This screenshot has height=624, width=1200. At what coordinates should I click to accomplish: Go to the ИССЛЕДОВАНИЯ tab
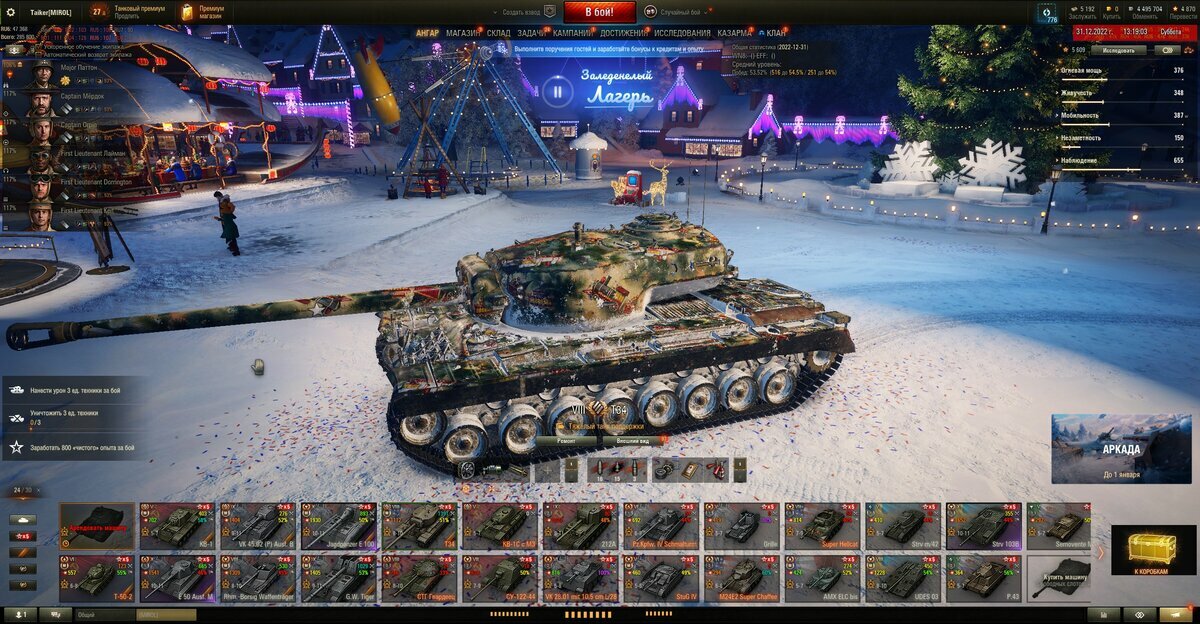683,33
